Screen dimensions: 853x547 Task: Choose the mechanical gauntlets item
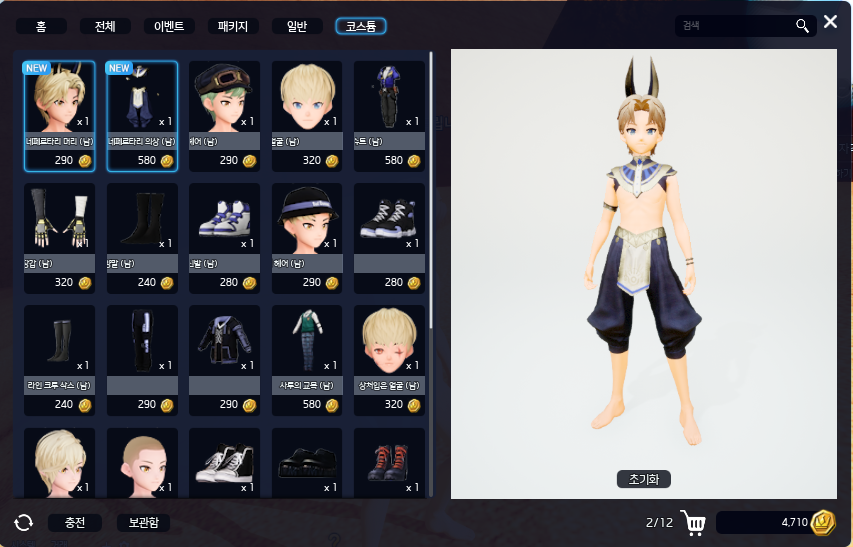point(59,237)
